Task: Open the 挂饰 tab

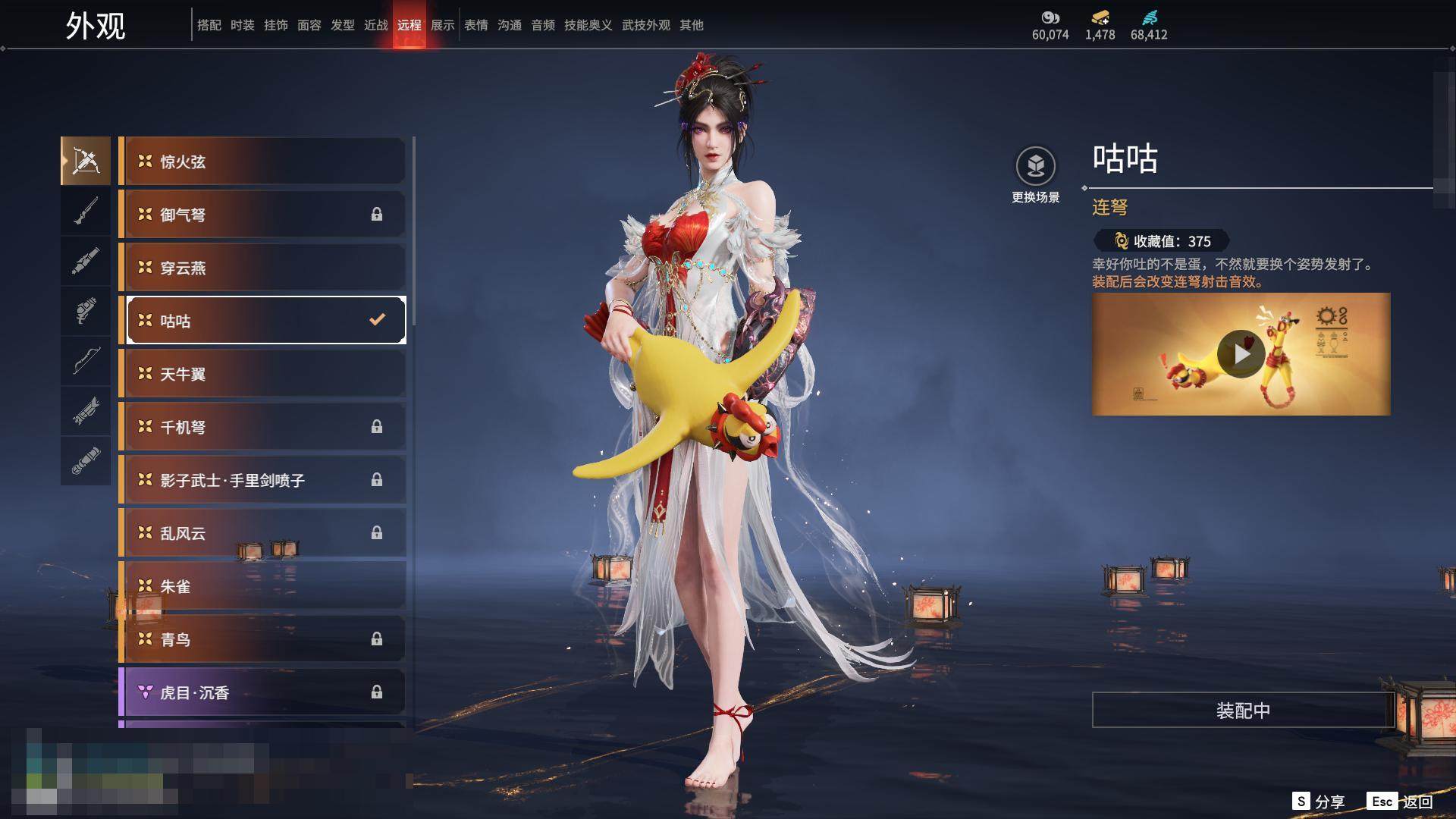Action: [x=276, y=25]
